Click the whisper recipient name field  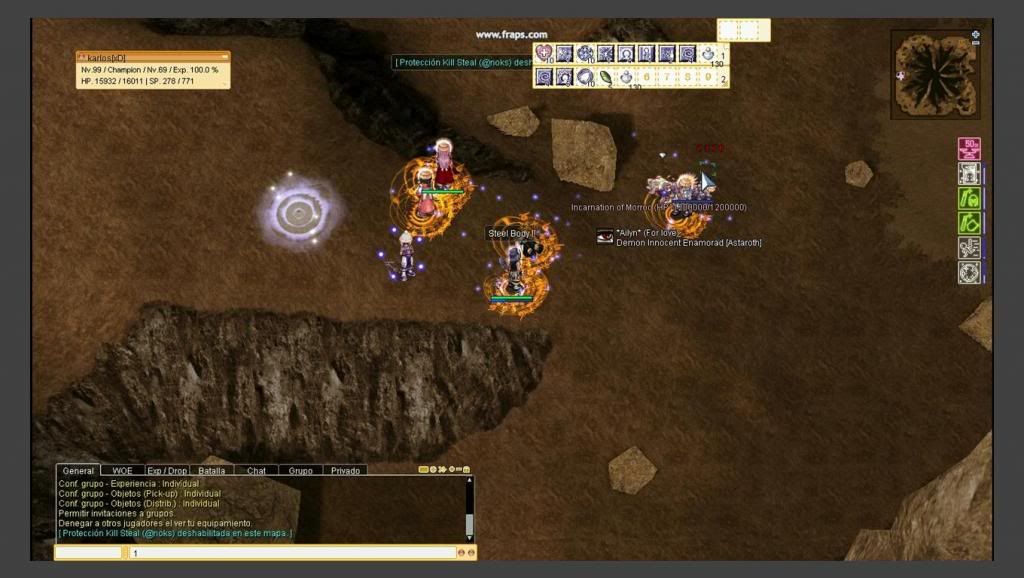click(88, 552)
